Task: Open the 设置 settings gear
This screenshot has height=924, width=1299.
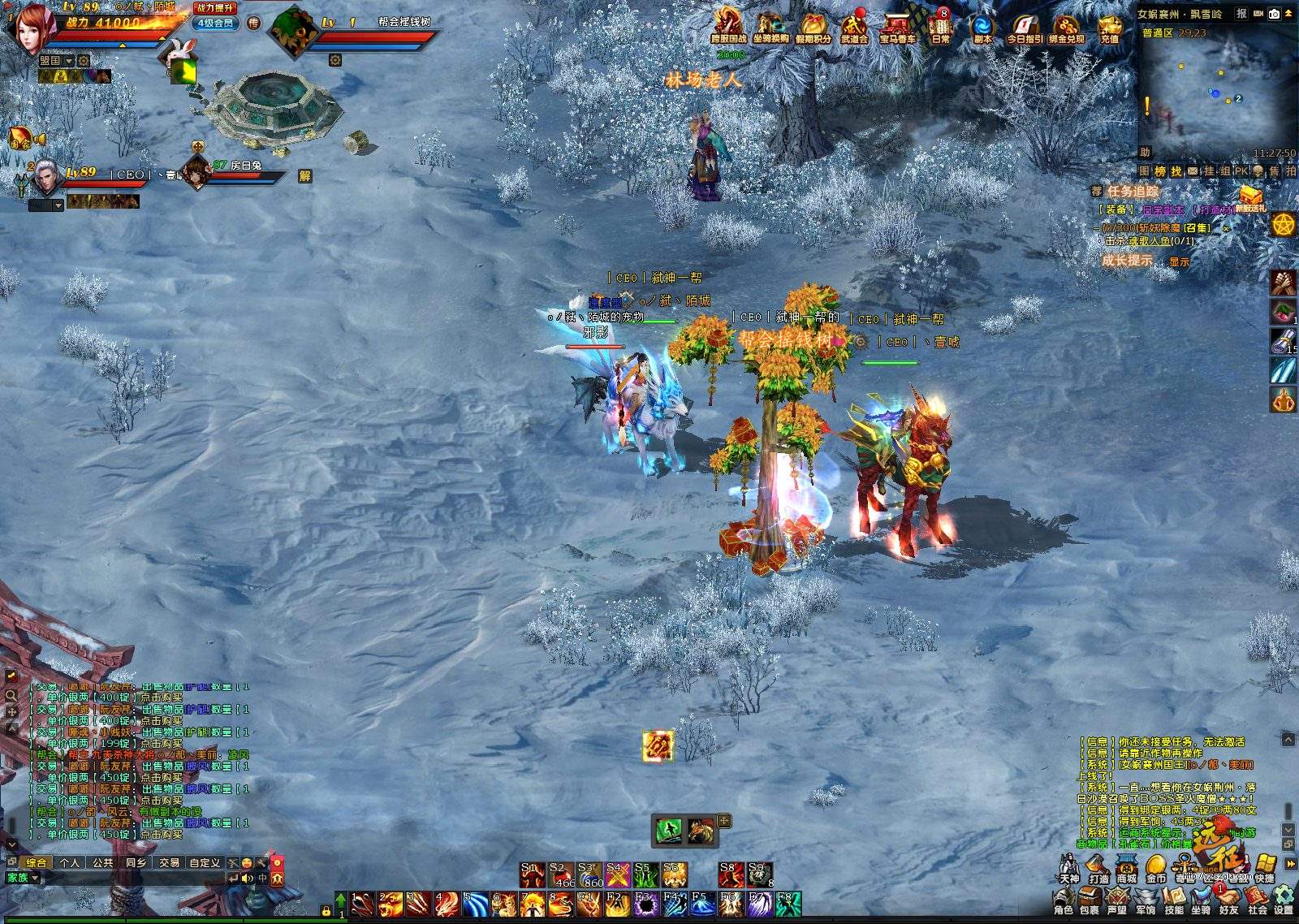Action: click(x=1284, y=900)
